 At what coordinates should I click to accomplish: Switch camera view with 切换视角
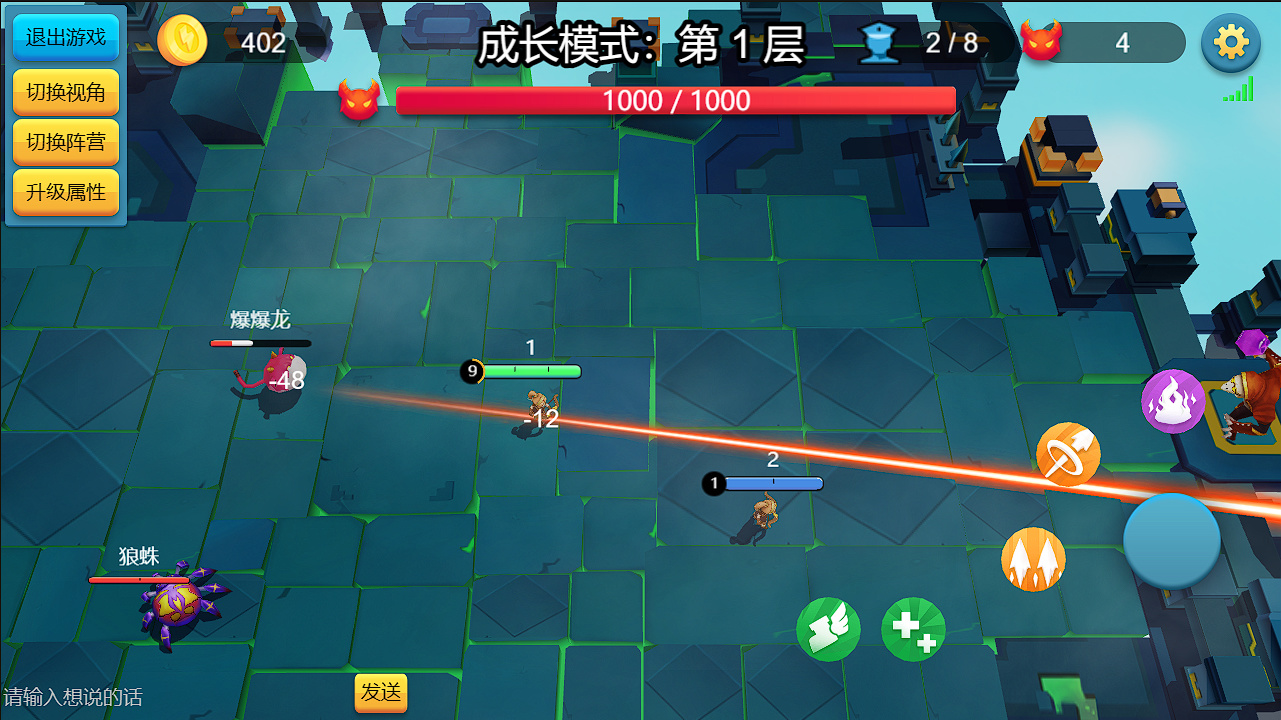tap(66, 92)
